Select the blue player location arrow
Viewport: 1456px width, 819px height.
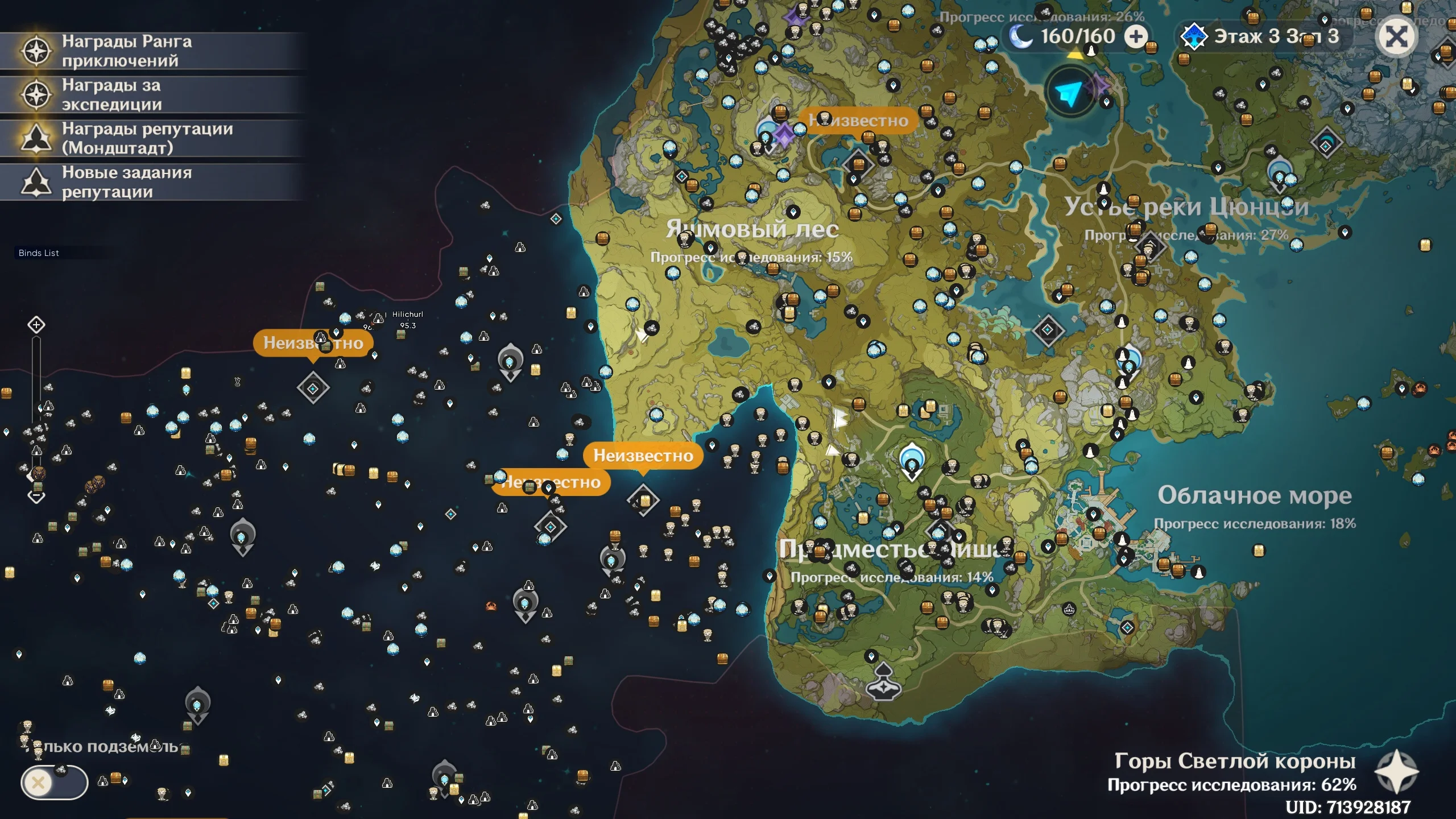[x=1069, y=93]
